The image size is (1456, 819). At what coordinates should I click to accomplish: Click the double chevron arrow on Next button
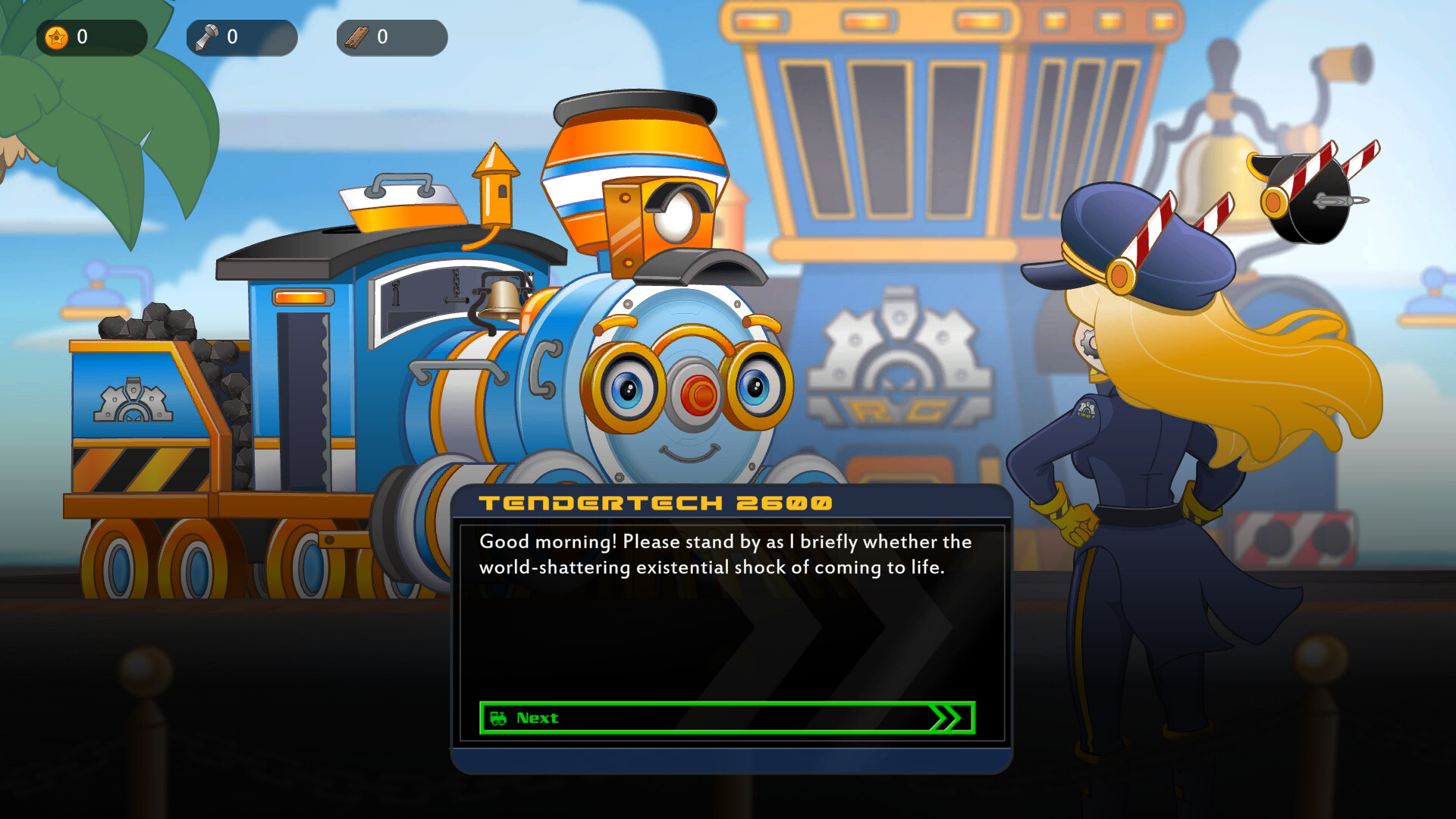pyautogui.click(x=947, y=718)
